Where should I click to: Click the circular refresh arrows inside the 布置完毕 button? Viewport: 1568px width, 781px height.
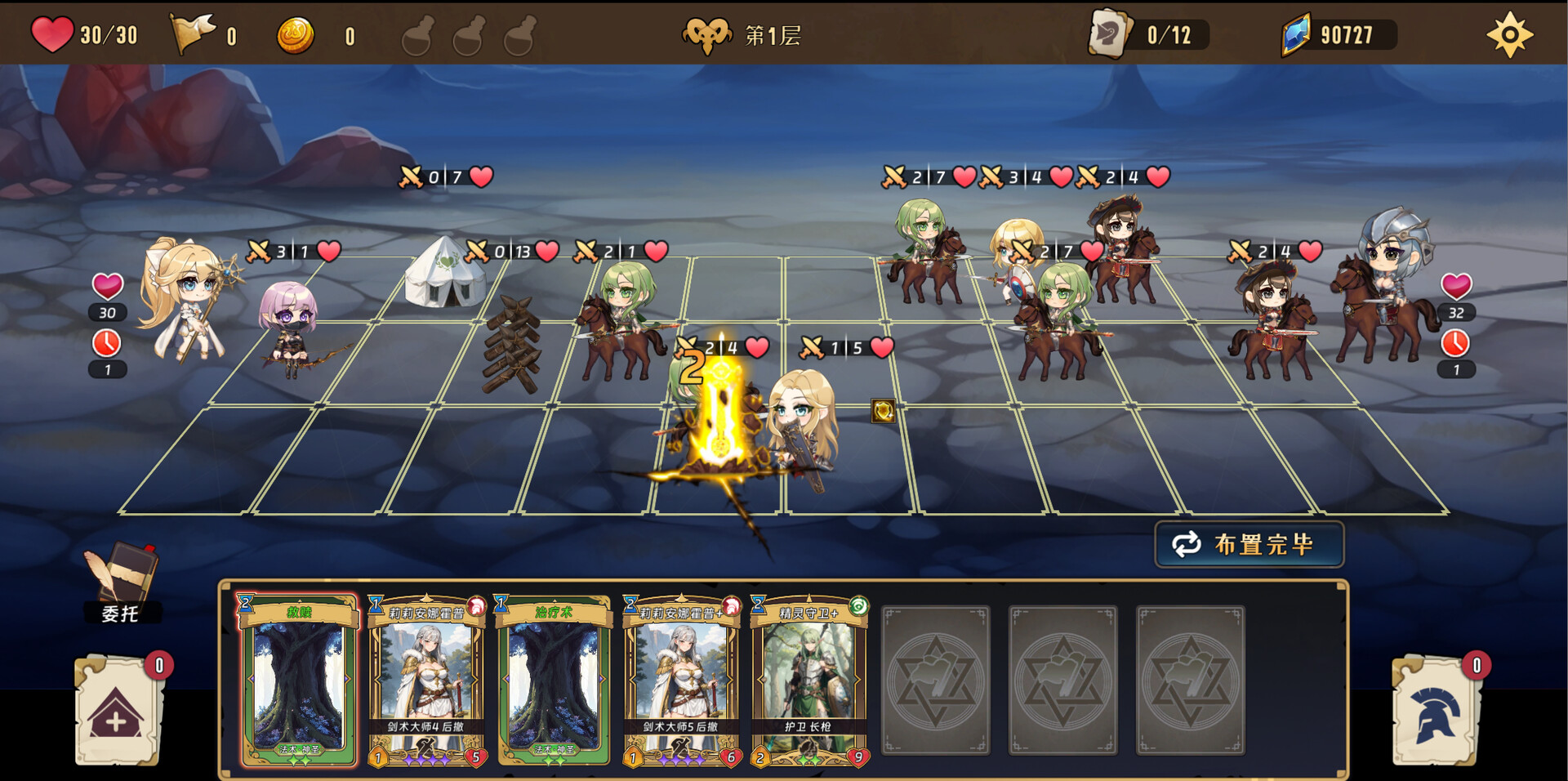pos(1186,545)
